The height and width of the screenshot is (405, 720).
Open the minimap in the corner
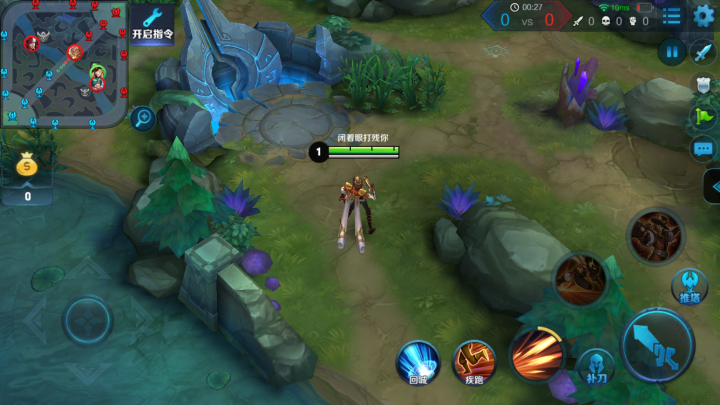click(x=62, y=62)
